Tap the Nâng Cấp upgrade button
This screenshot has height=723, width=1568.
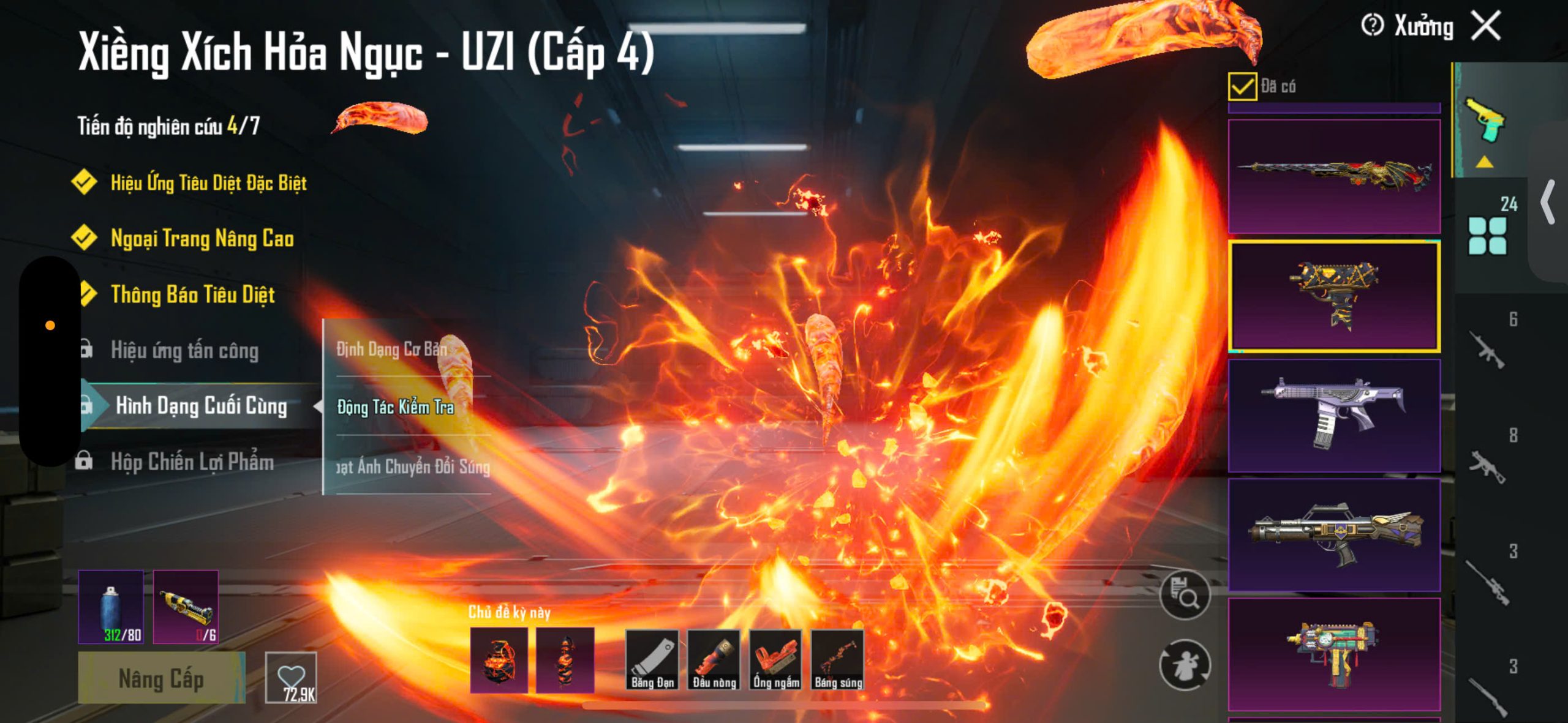click(x=161, y=678)
